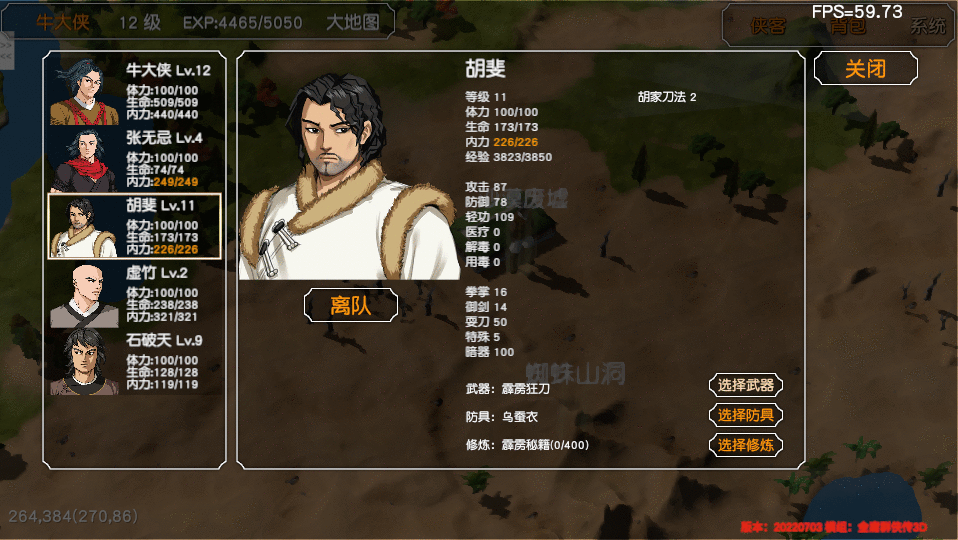Open the 系统 system menu
Screen dimensions: 958x540
[927, 27]
